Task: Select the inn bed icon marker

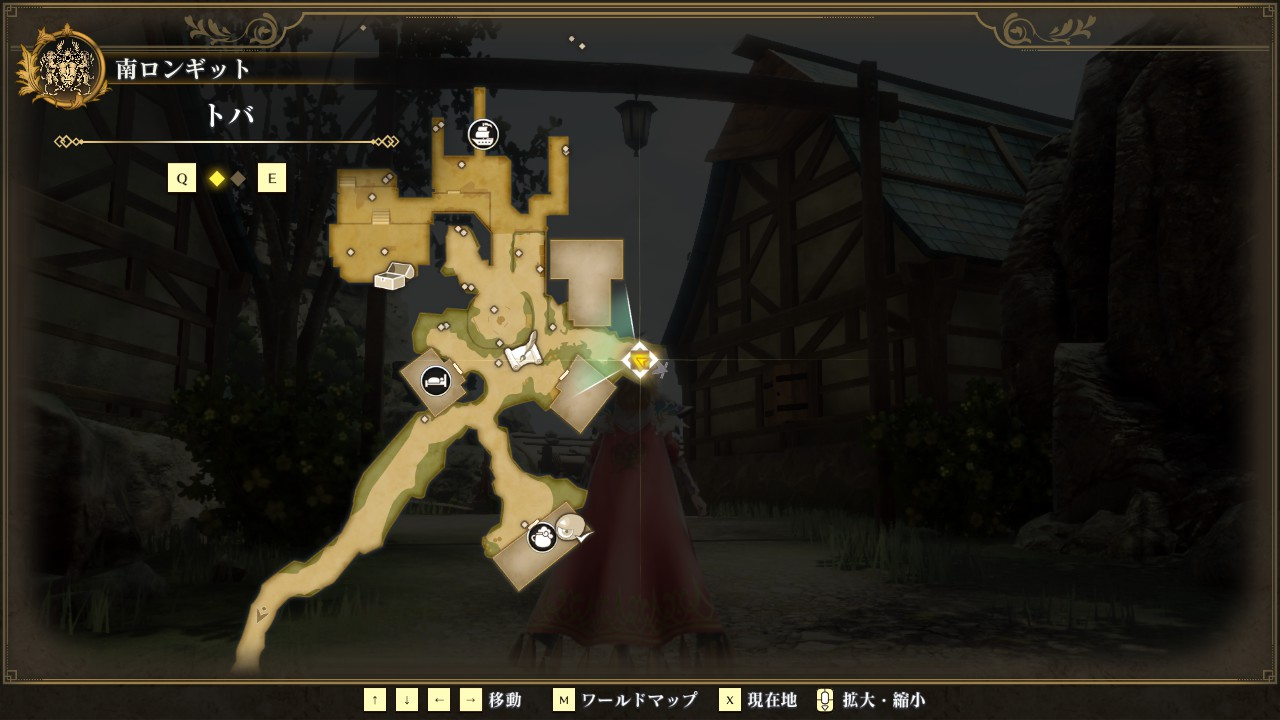Action: 435,381
